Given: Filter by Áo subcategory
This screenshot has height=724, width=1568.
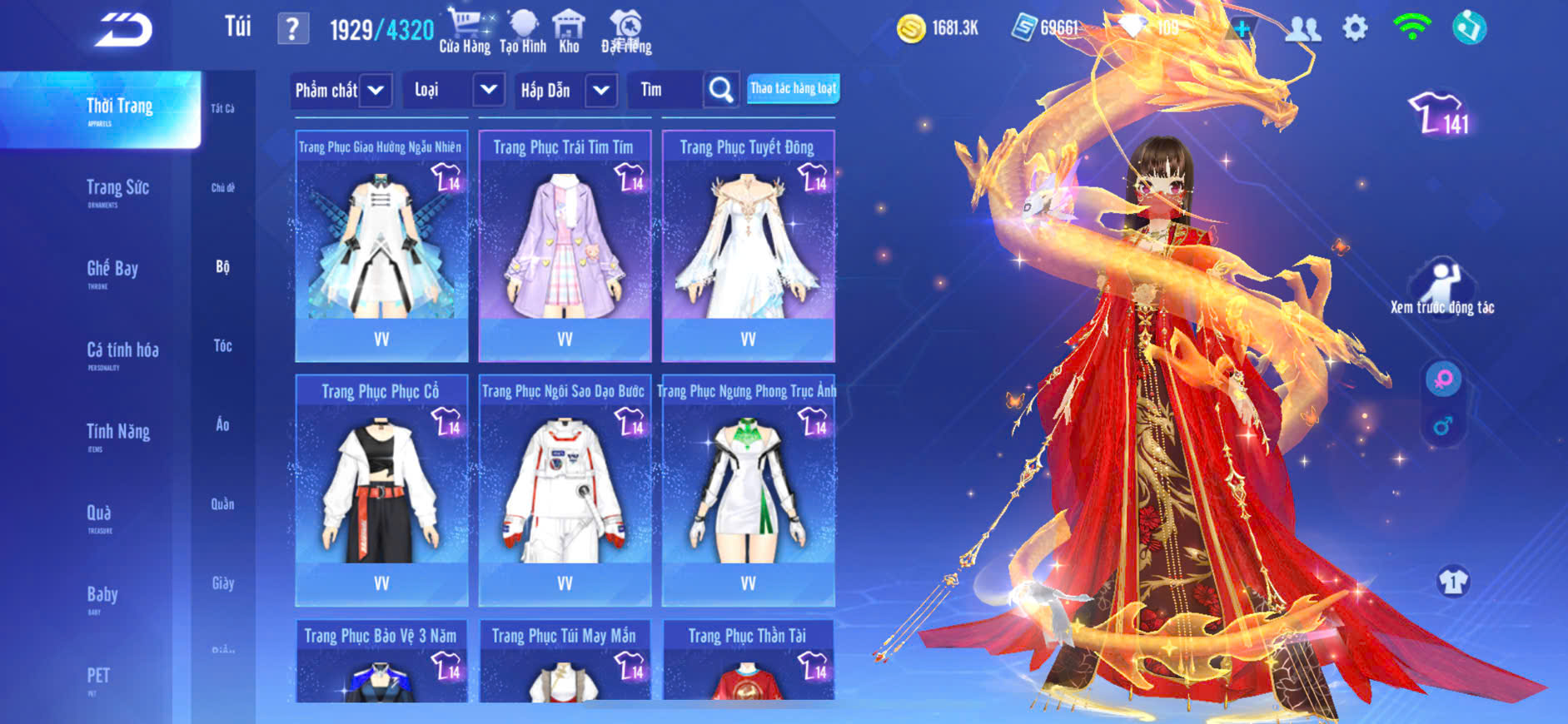Looking at the screenshot, I should [222, 424].
